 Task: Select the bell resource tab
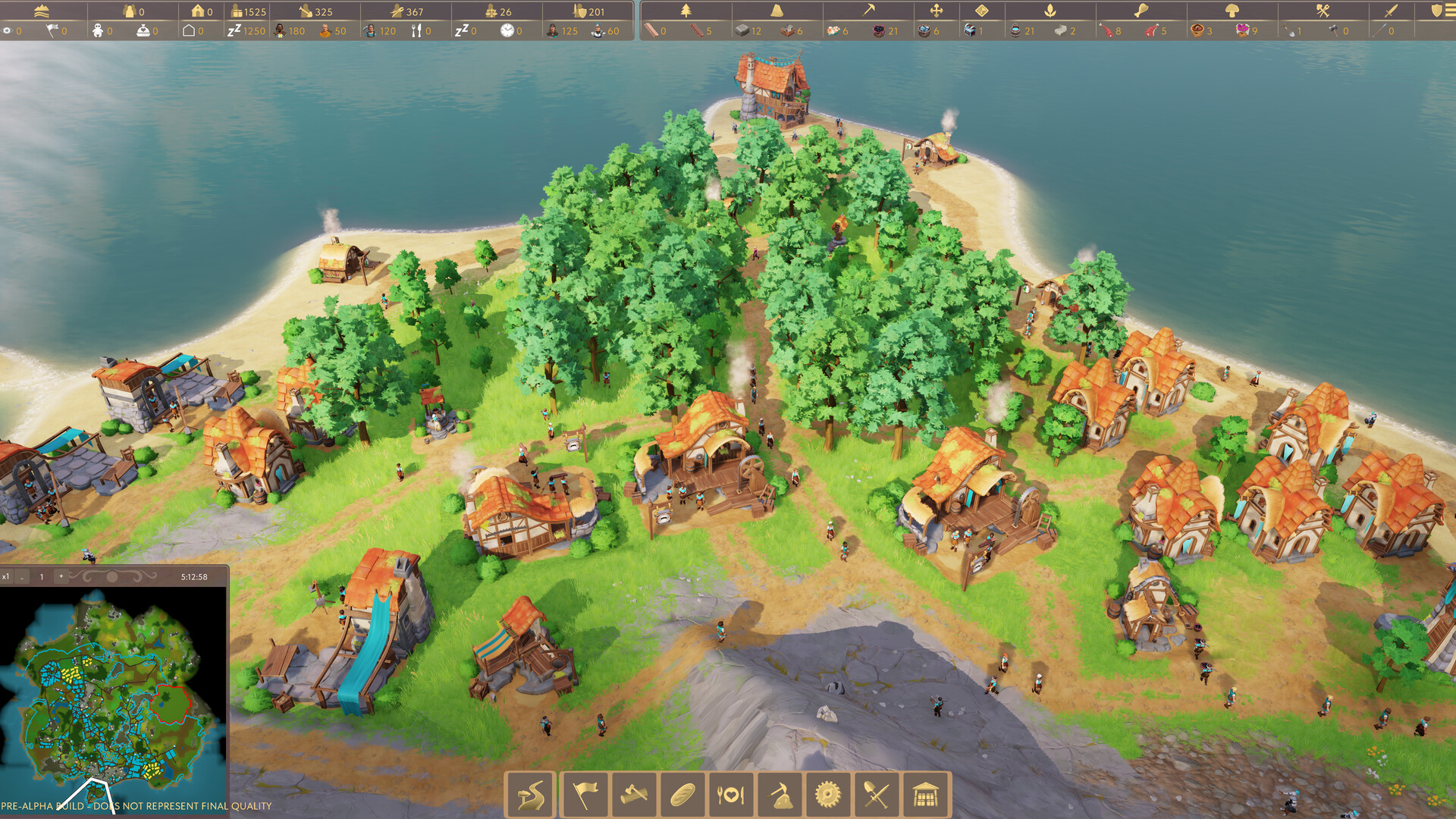click(775, 11)
